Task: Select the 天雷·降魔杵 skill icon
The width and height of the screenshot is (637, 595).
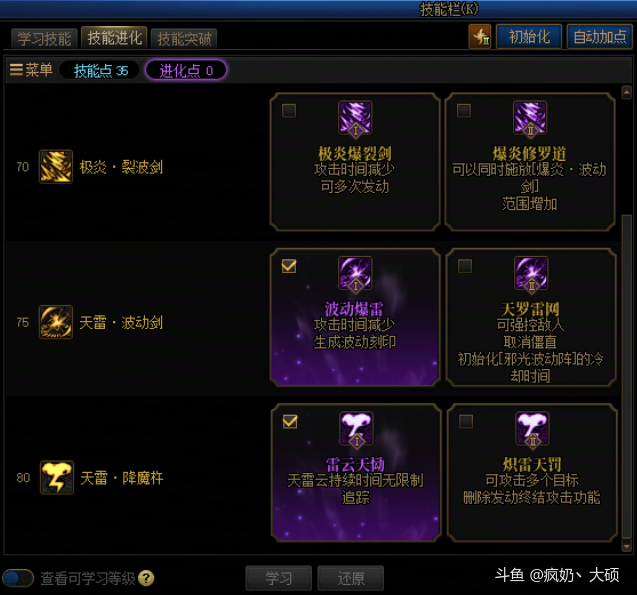Action: (55, 478)
